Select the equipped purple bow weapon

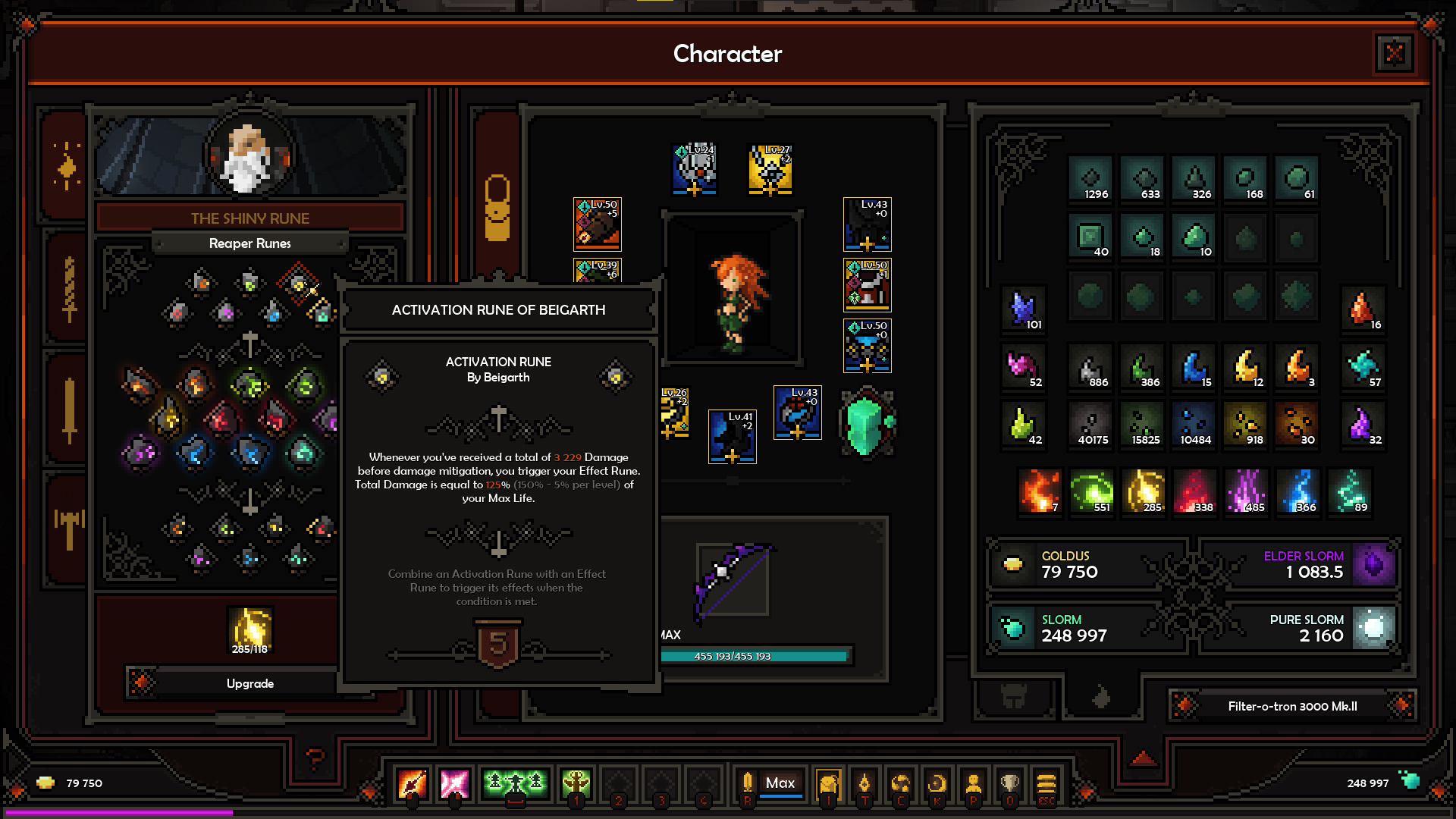[732, 580]
